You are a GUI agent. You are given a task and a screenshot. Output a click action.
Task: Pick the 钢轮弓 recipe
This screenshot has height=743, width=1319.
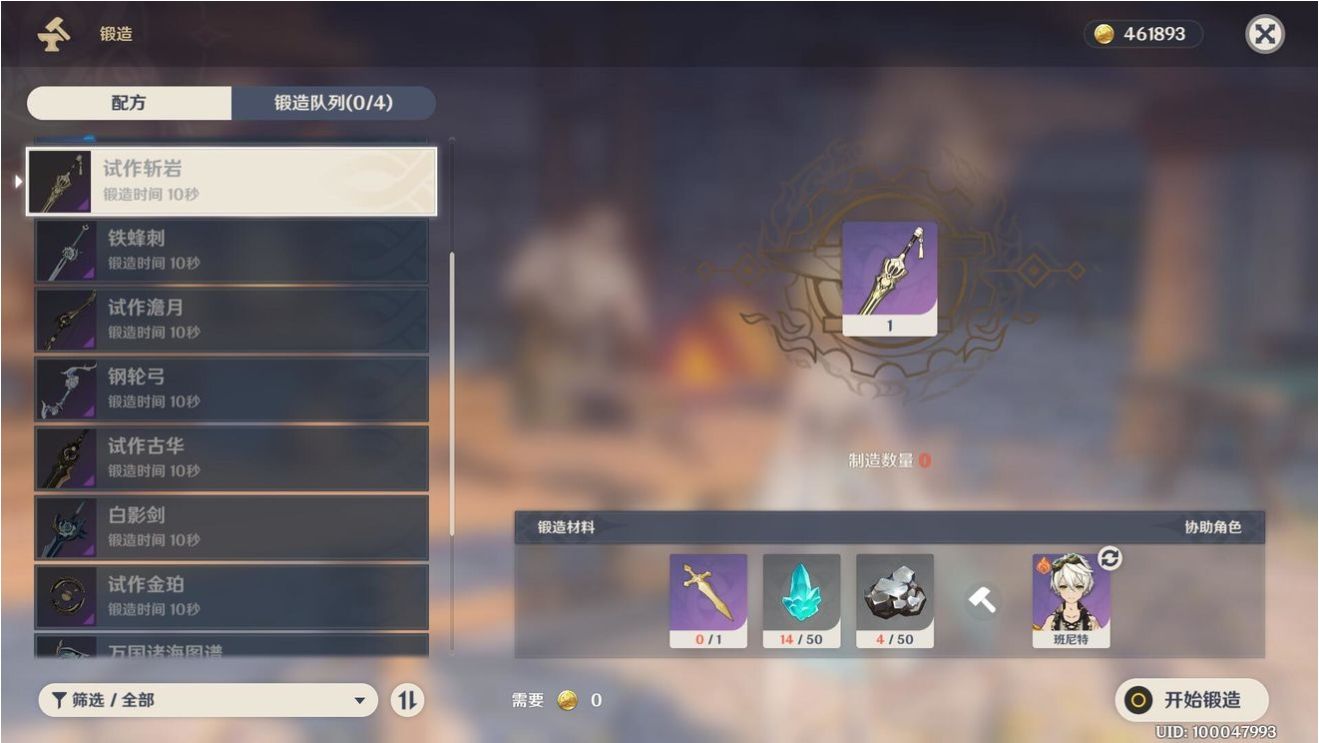pos(232,388)
